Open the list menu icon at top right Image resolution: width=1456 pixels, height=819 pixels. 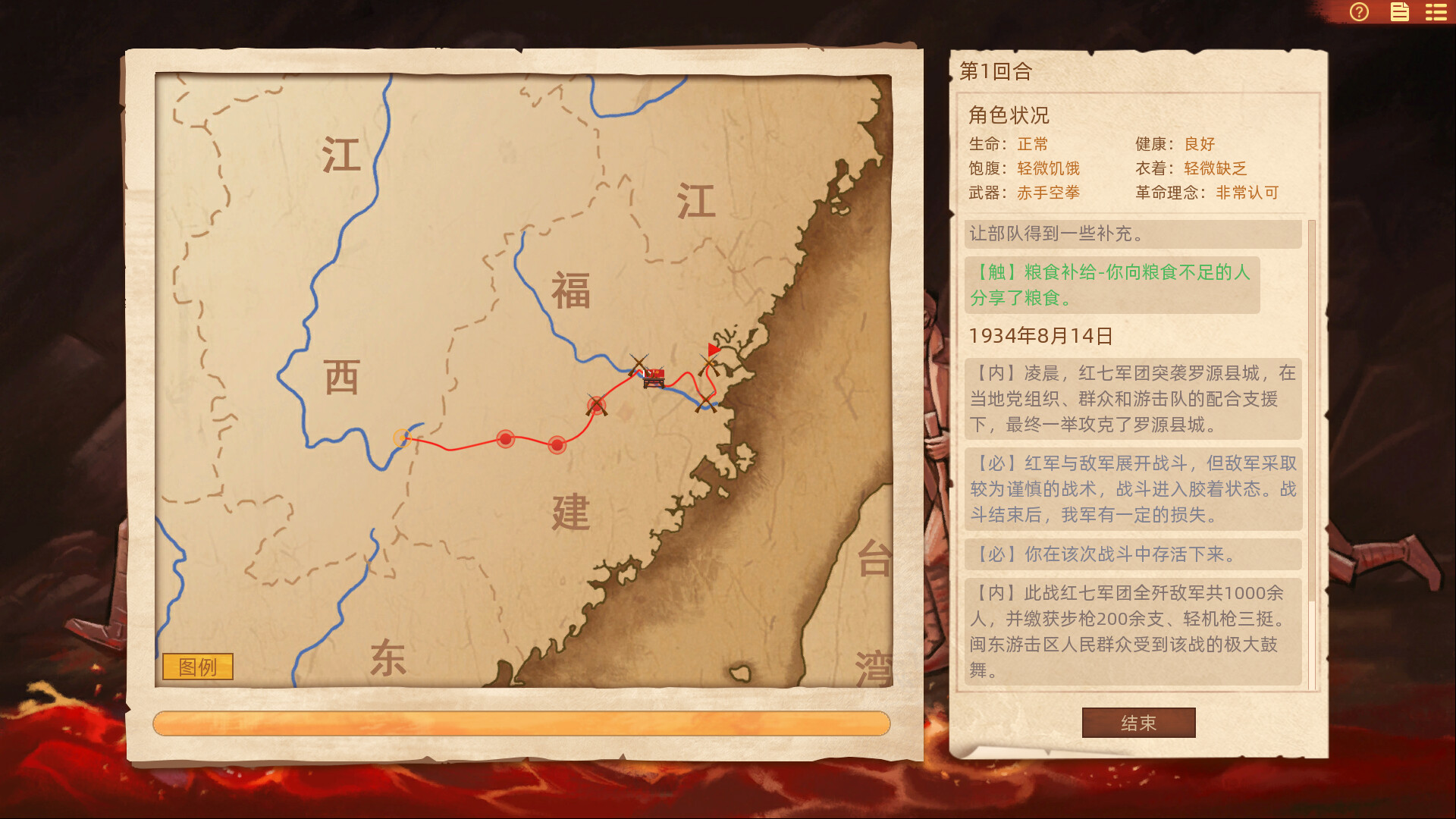[1435, 12]
